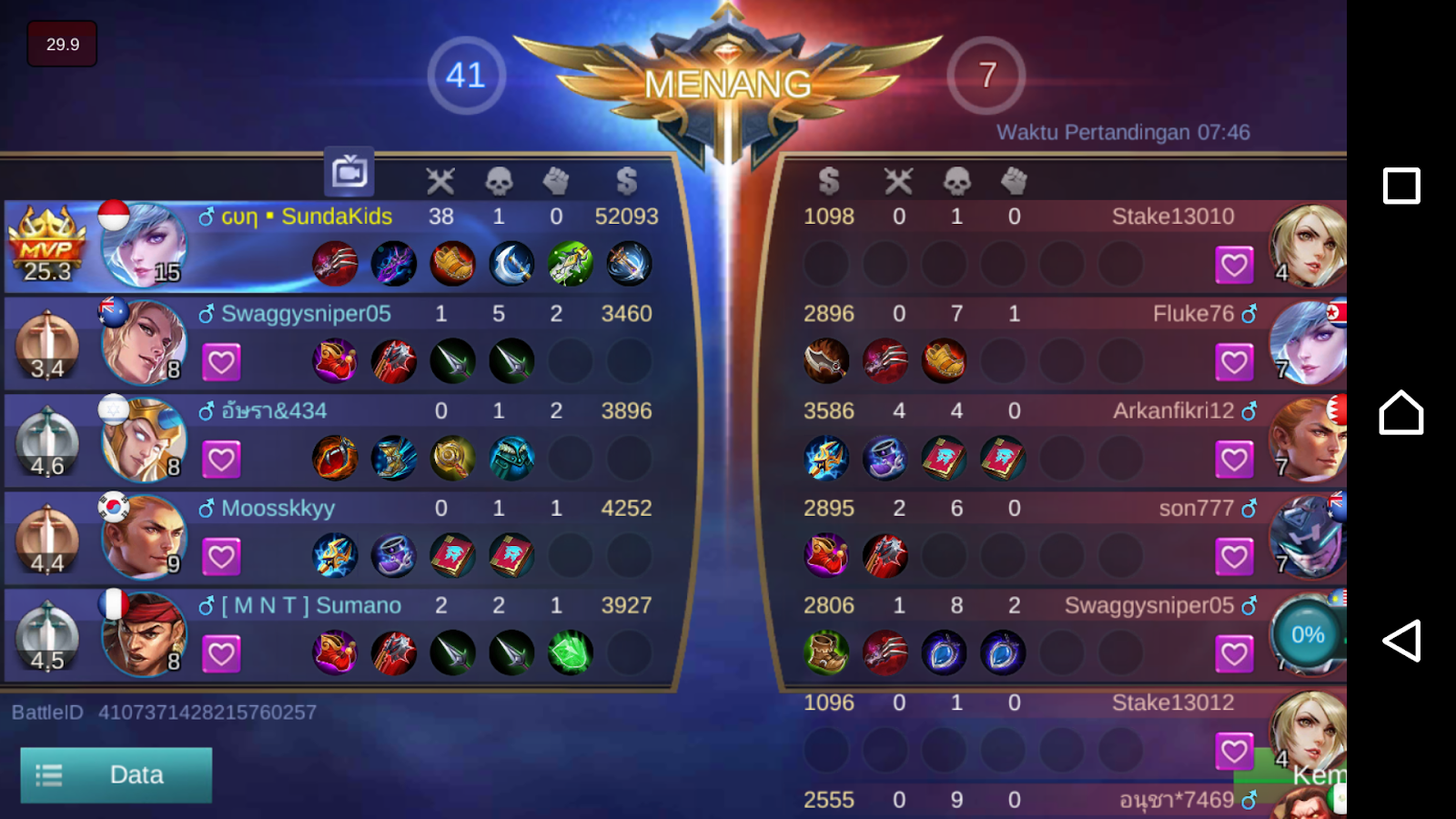Tap the heart to like Swaggysniper05
Screen dimensions: 1456x819
pyautogui.click(x=222, y=361)
